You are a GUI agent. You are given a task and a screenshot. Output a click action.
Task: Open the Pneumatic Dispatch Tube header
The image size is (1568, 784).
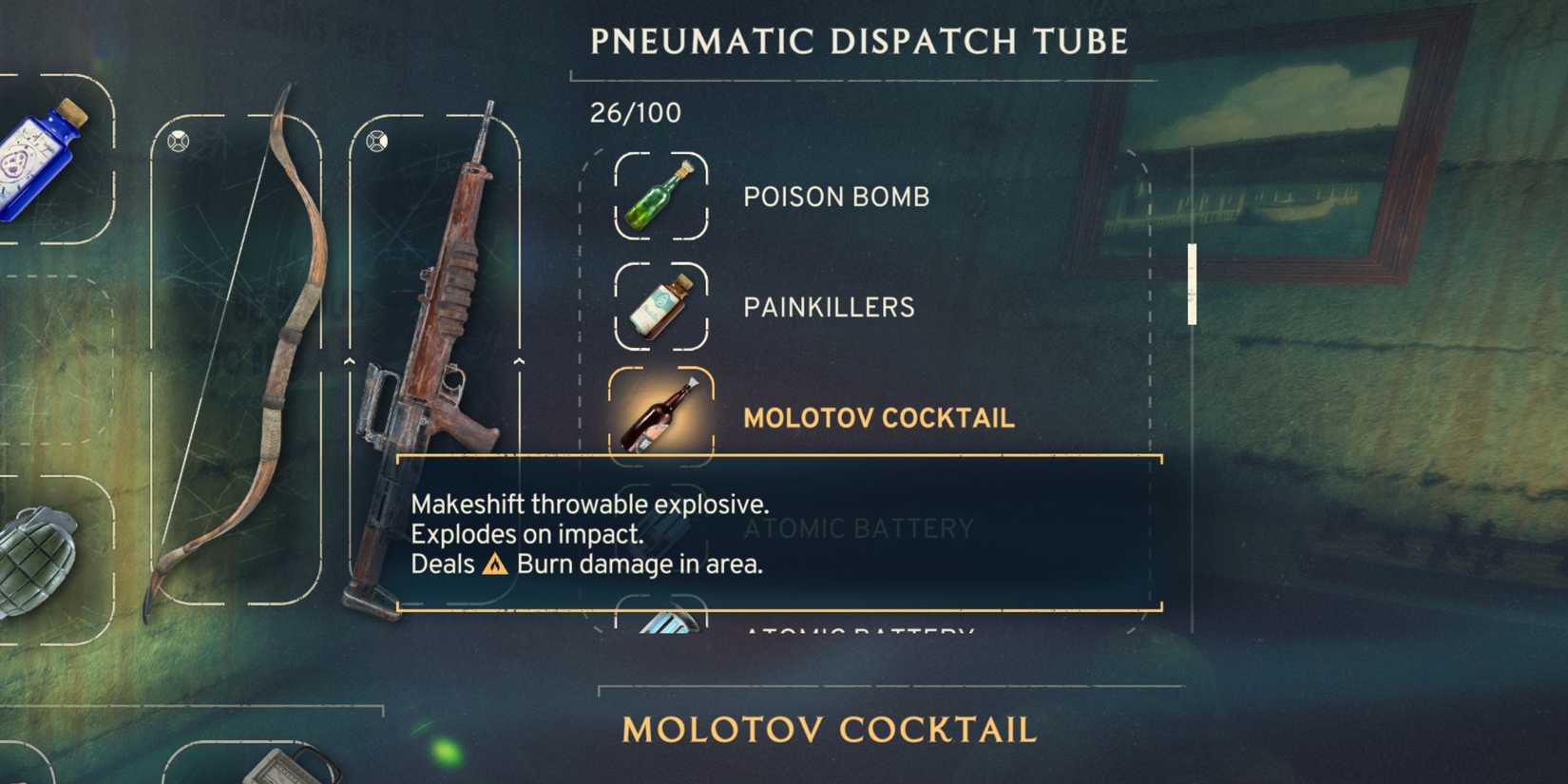pyautogui.click(x=858, y=40)
